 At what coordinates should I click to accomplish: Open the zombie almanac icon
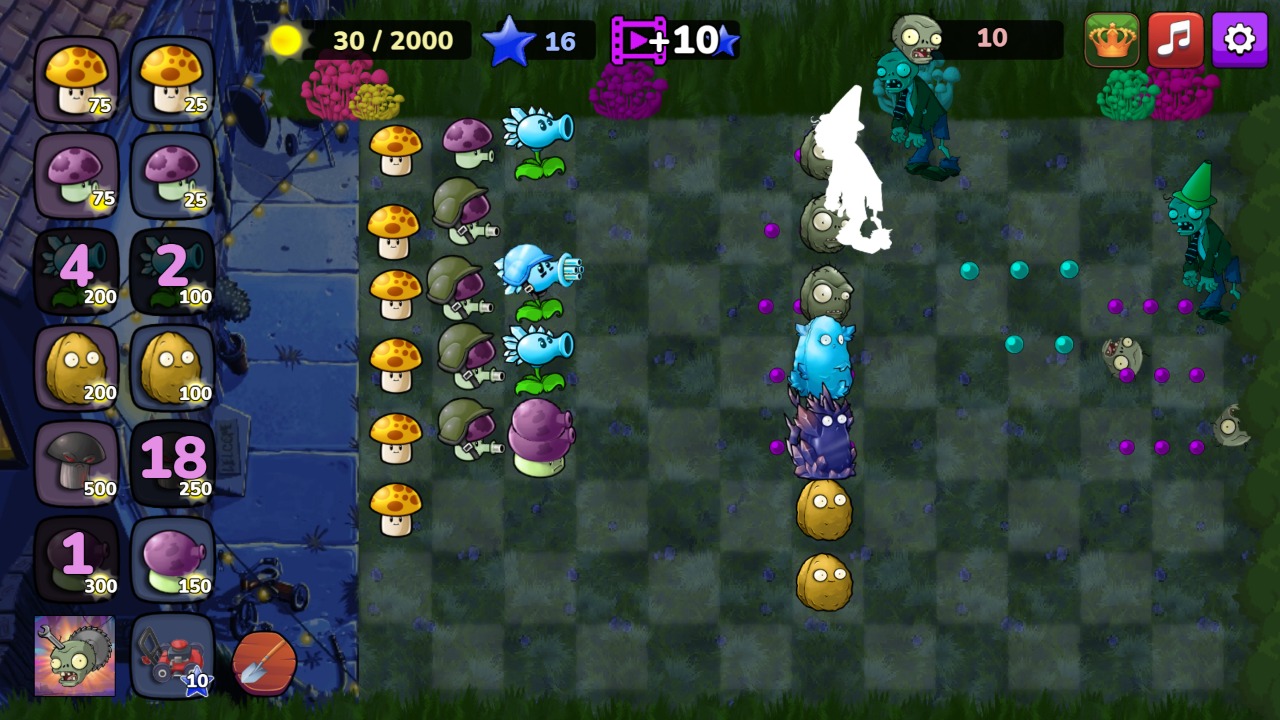pos(75,655)
